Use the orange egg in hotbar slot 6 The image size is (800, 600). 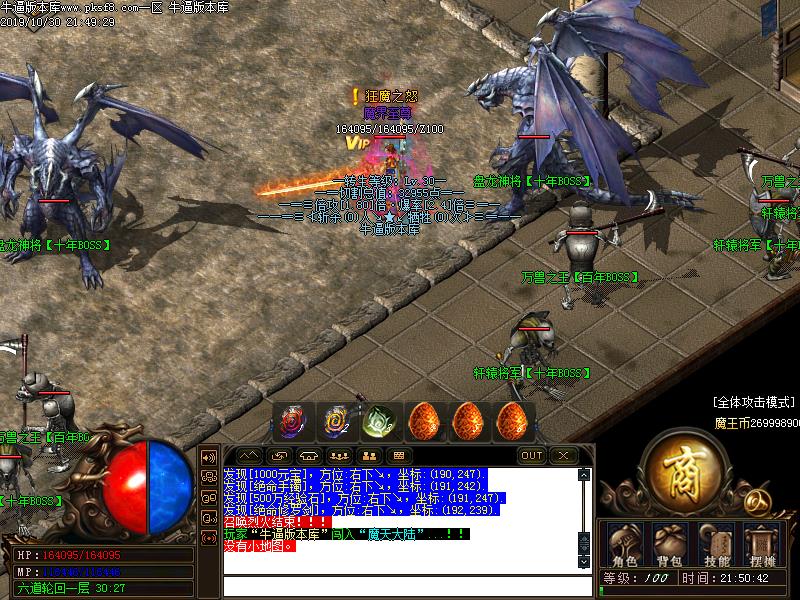tap(512, 421)
